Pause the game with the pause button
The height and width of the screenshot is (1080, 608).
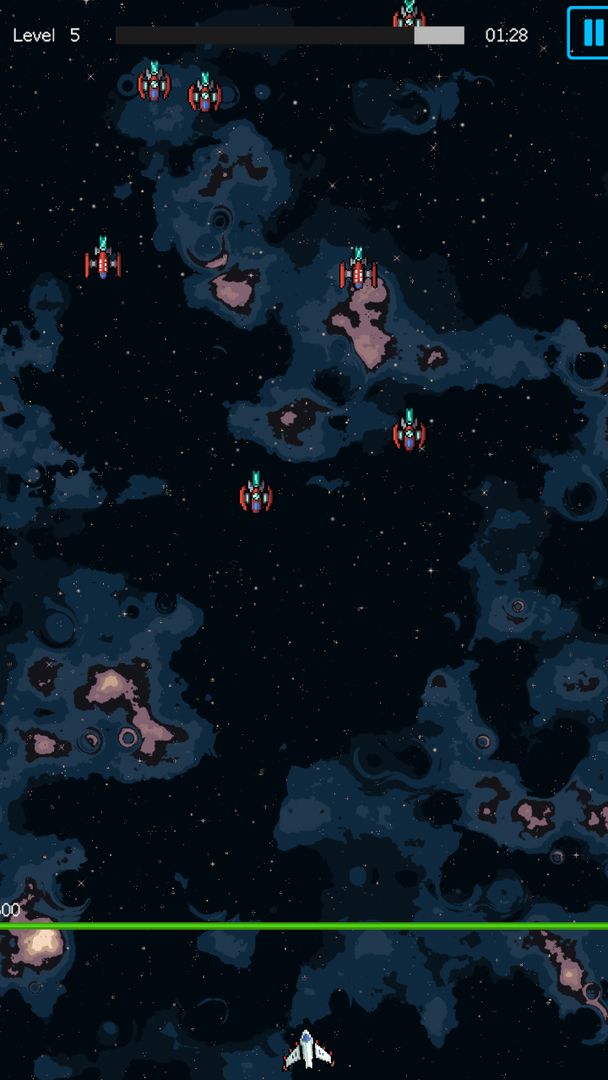coord(588,33)
